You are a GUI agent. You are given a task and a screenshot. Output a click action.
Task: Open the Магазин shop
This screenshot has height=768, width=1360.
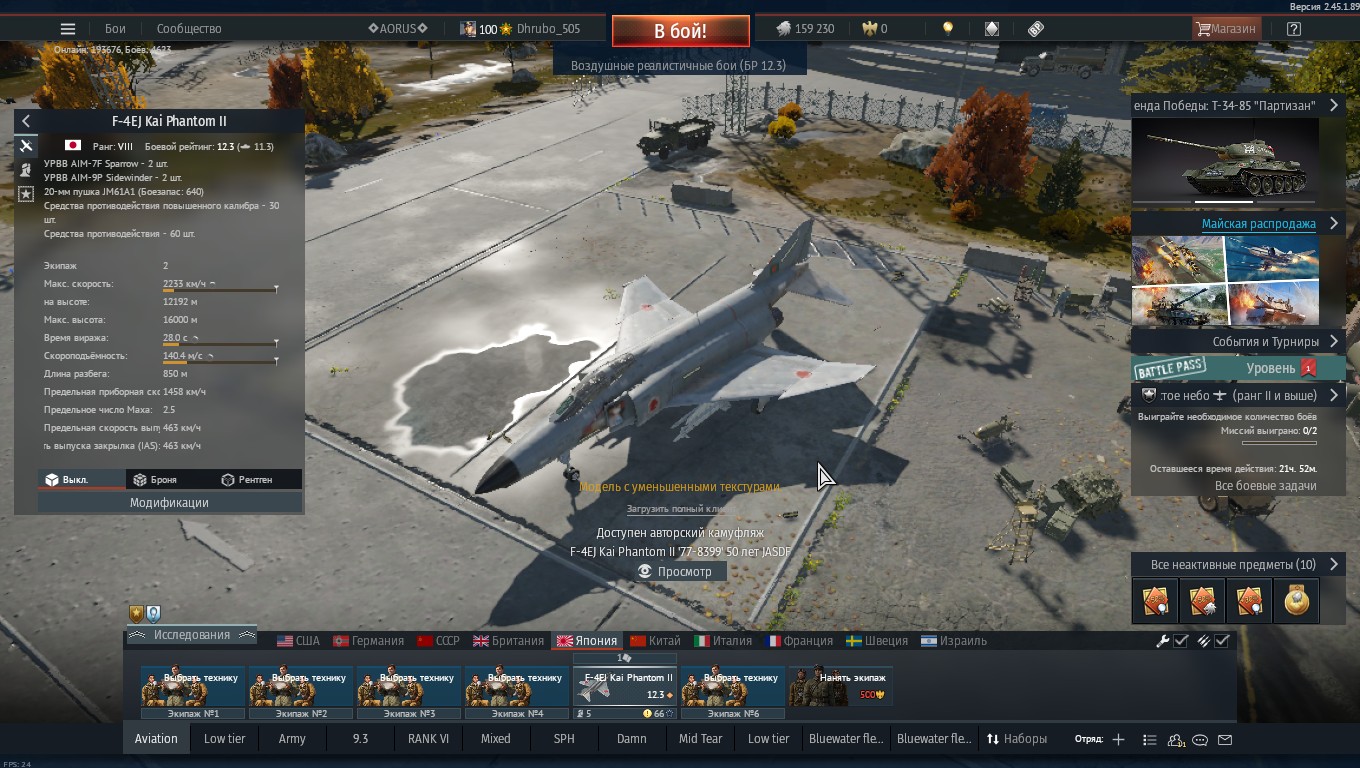pos(1226,29)
